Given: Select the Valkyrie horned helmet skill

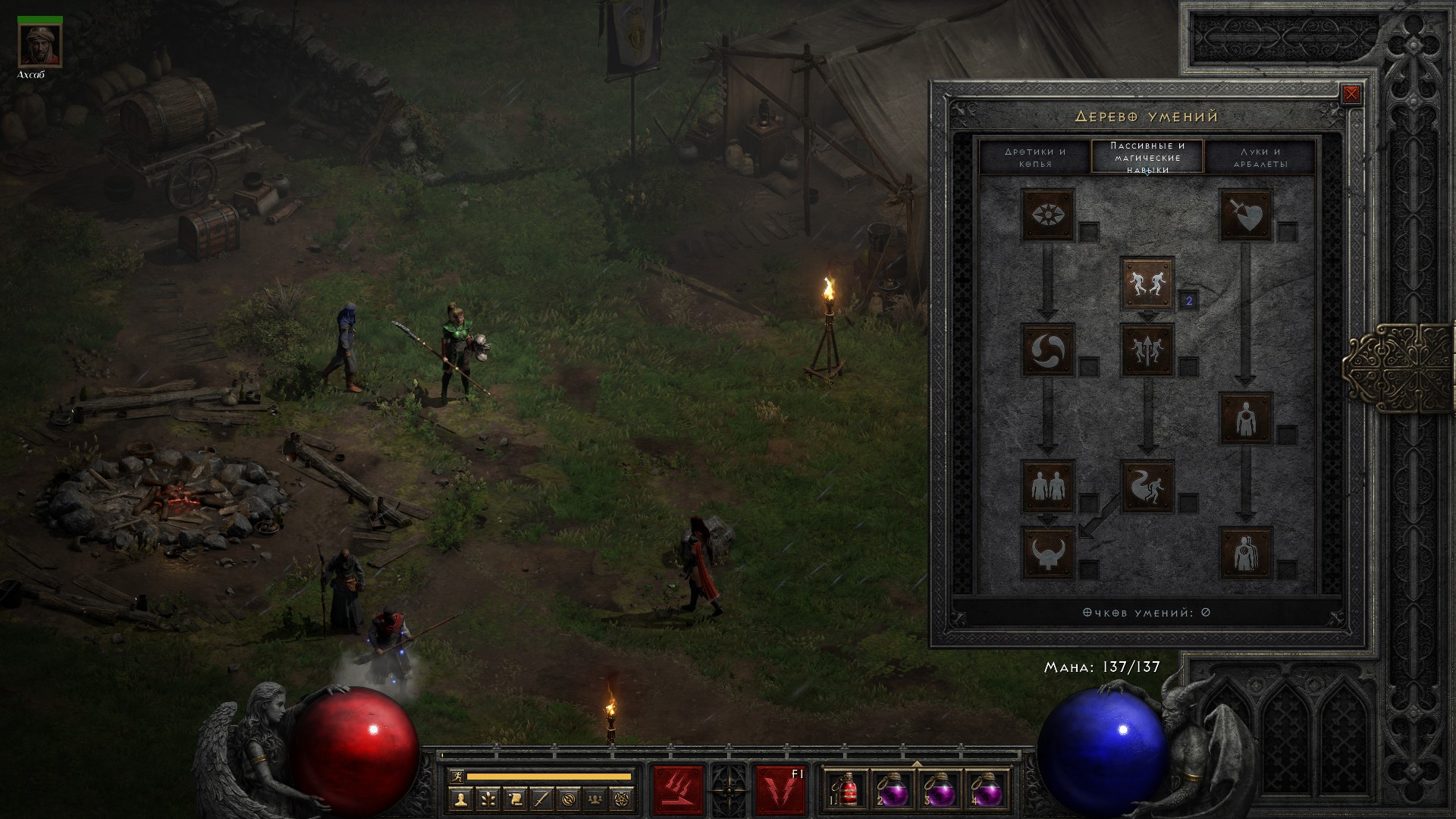Looking at the screenshot, I should (x=1048, y=553).
